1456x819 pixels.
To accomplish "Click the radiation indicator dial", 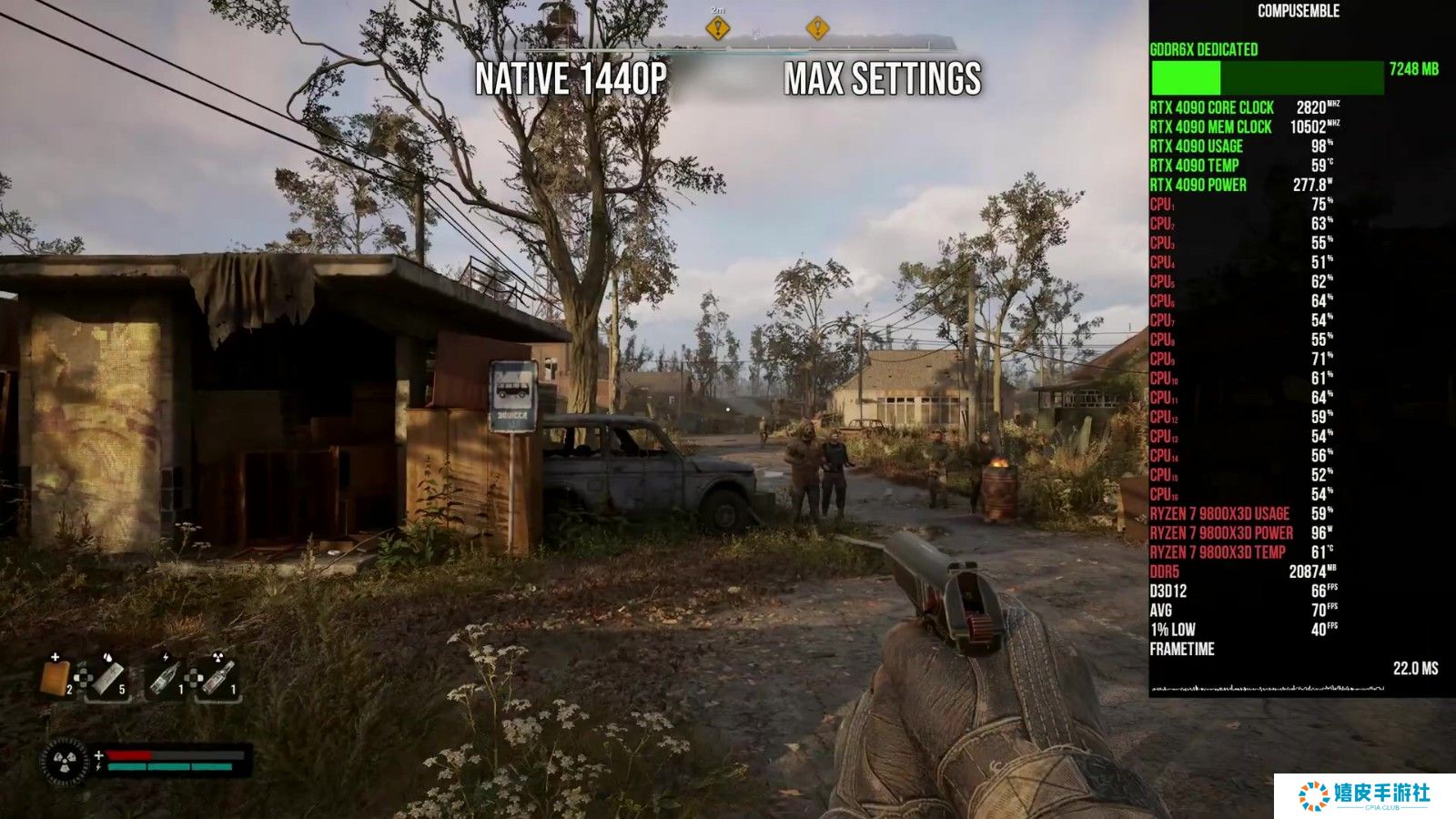I will 66,761.
